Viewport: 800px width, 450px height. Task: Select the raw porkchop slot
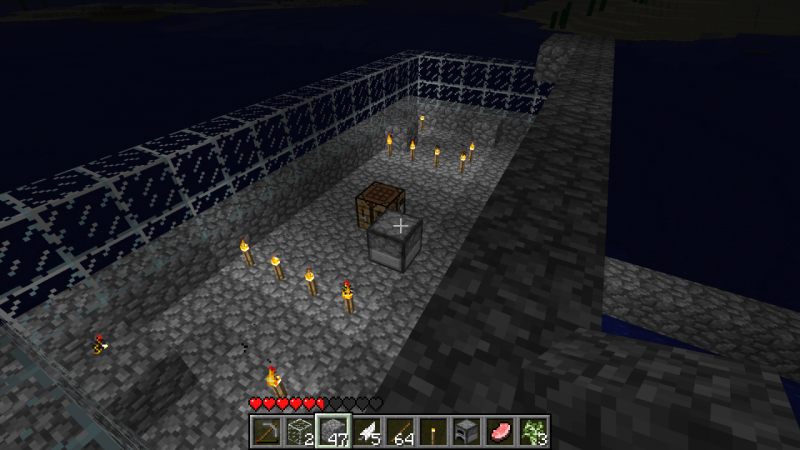click(501, 431)
